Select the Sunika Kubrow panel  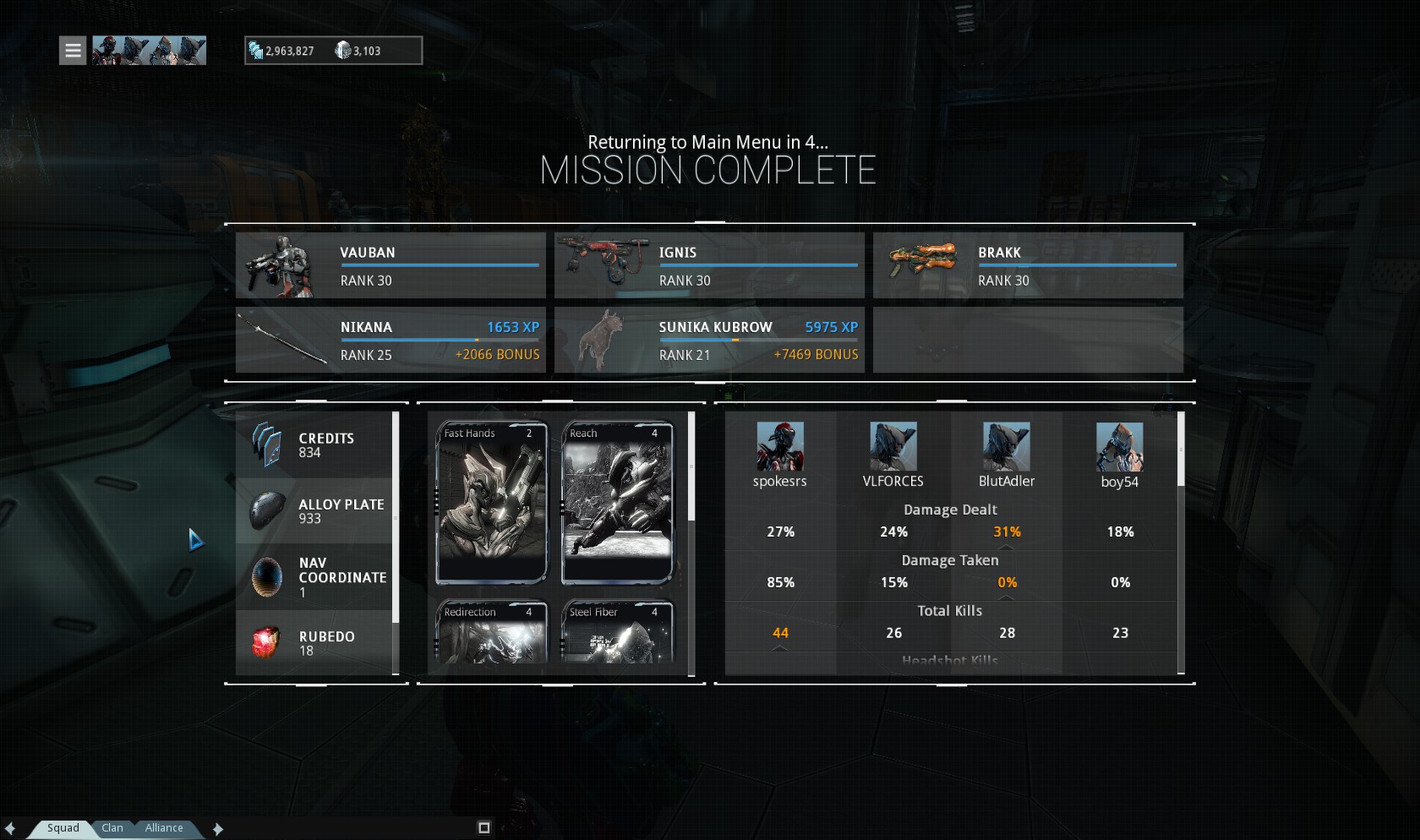(709, 340)
